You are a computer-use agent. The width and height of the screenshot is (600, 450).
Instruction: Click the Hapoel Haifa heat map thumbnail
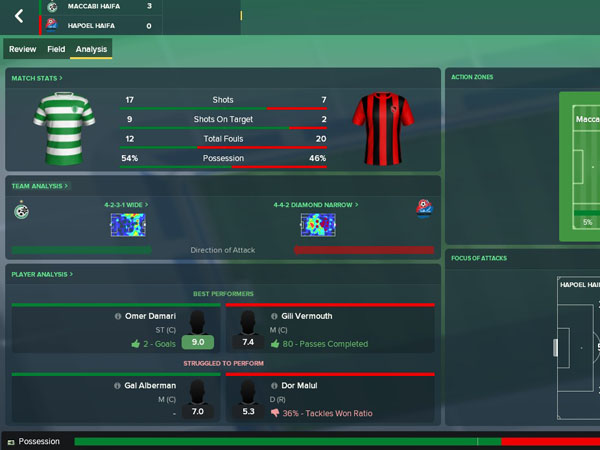[x=317, y=225]
